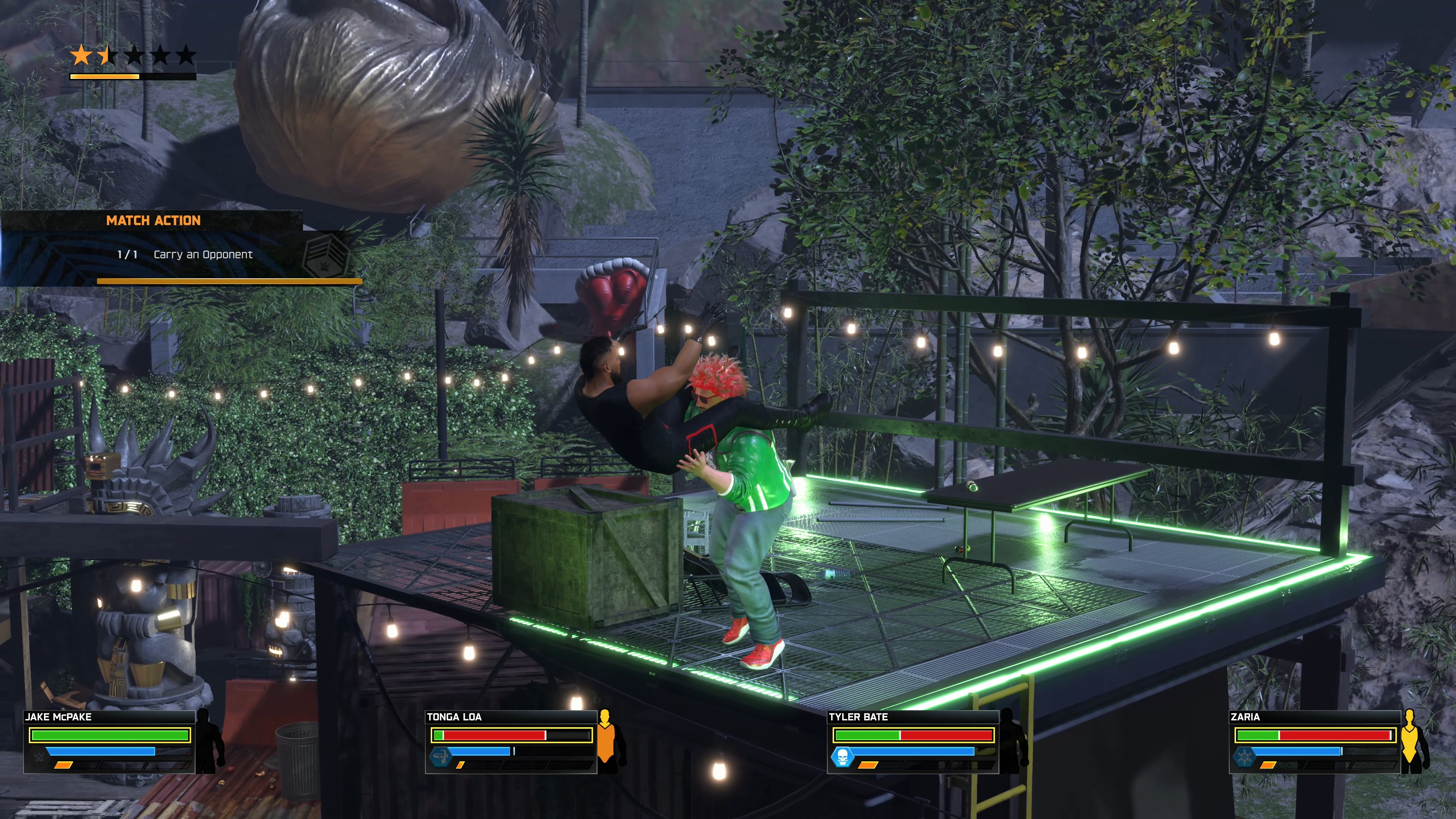Click Tonga Loa's payback ability icon
The image size is (1456, 819).
[x=440, y=756]
